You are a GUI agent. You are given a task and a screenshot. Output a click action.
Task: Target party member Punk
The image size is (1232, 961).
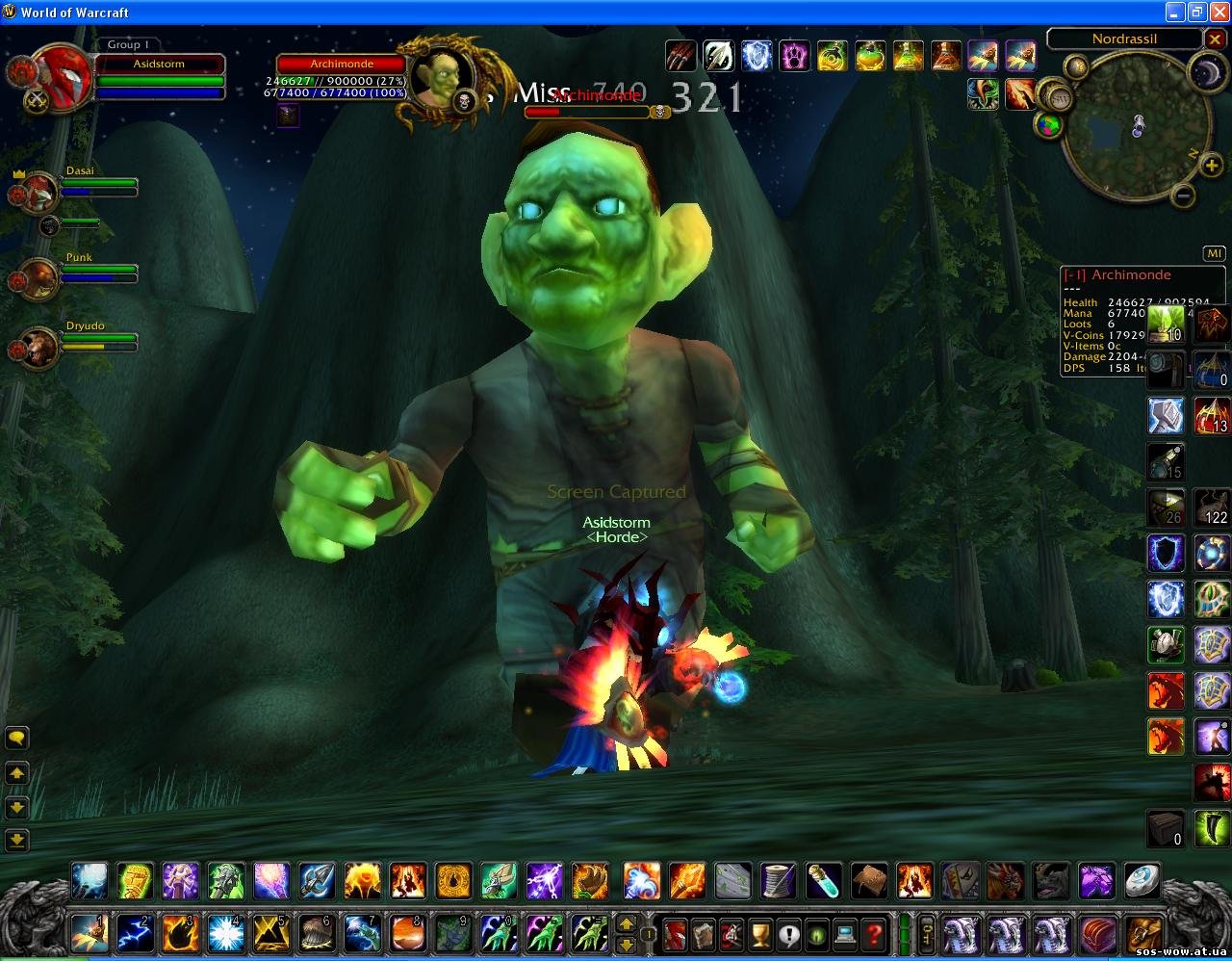point(40,276)
